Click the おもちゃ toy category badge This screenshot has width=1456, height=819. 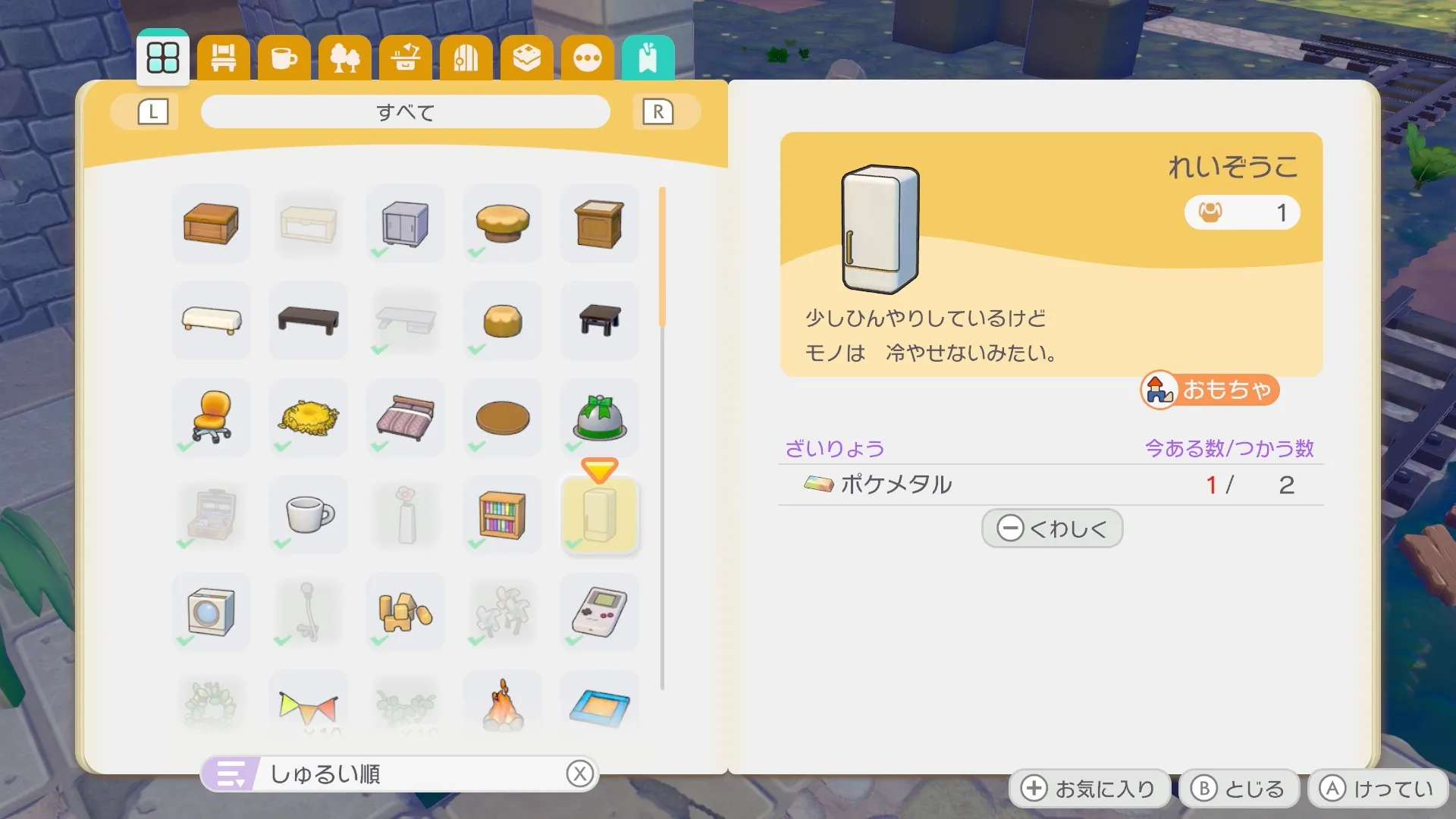click(1208, 391)
